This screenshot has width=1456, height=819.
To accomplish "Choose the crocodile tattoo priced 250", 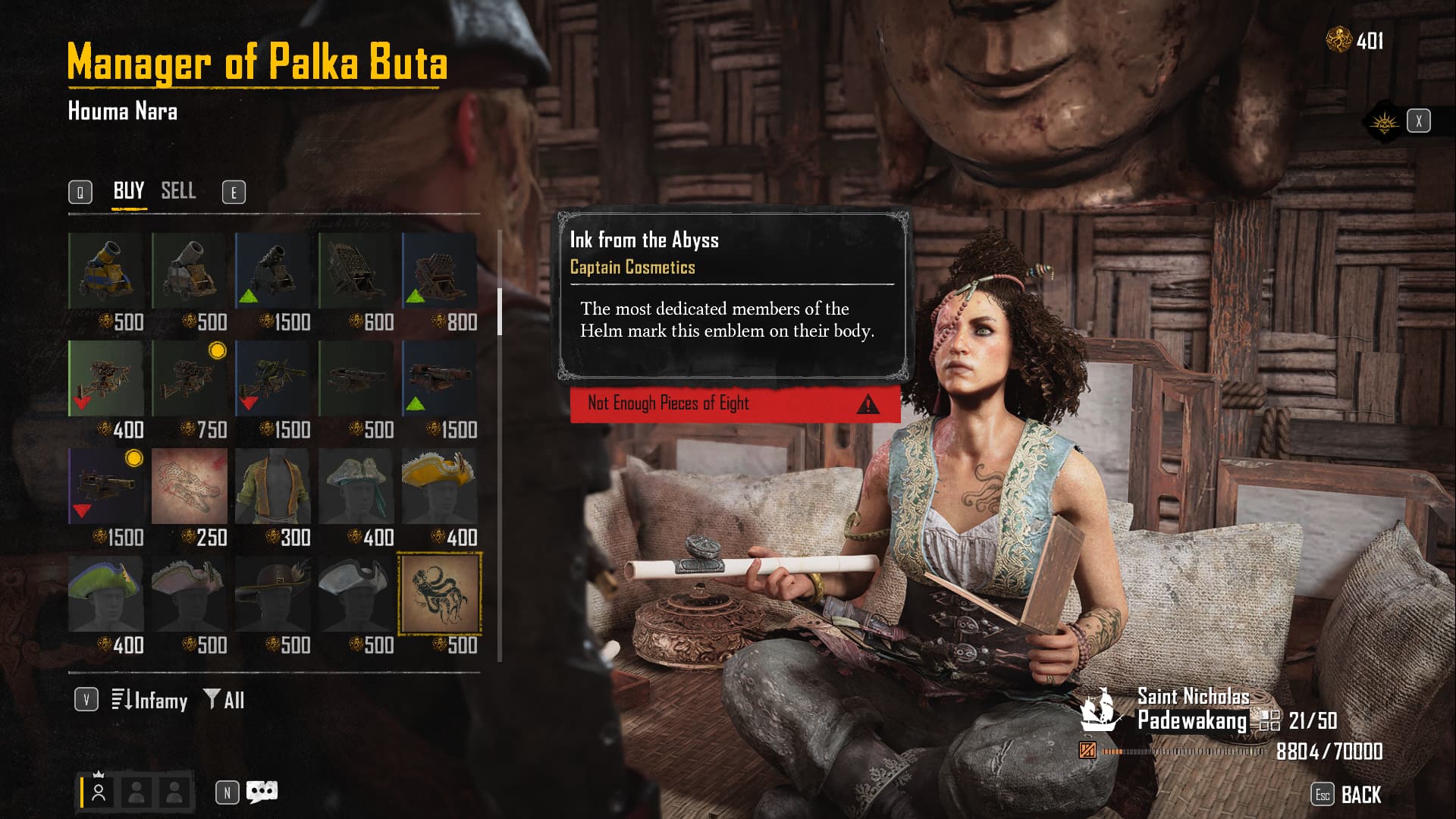I will (190, 486).
